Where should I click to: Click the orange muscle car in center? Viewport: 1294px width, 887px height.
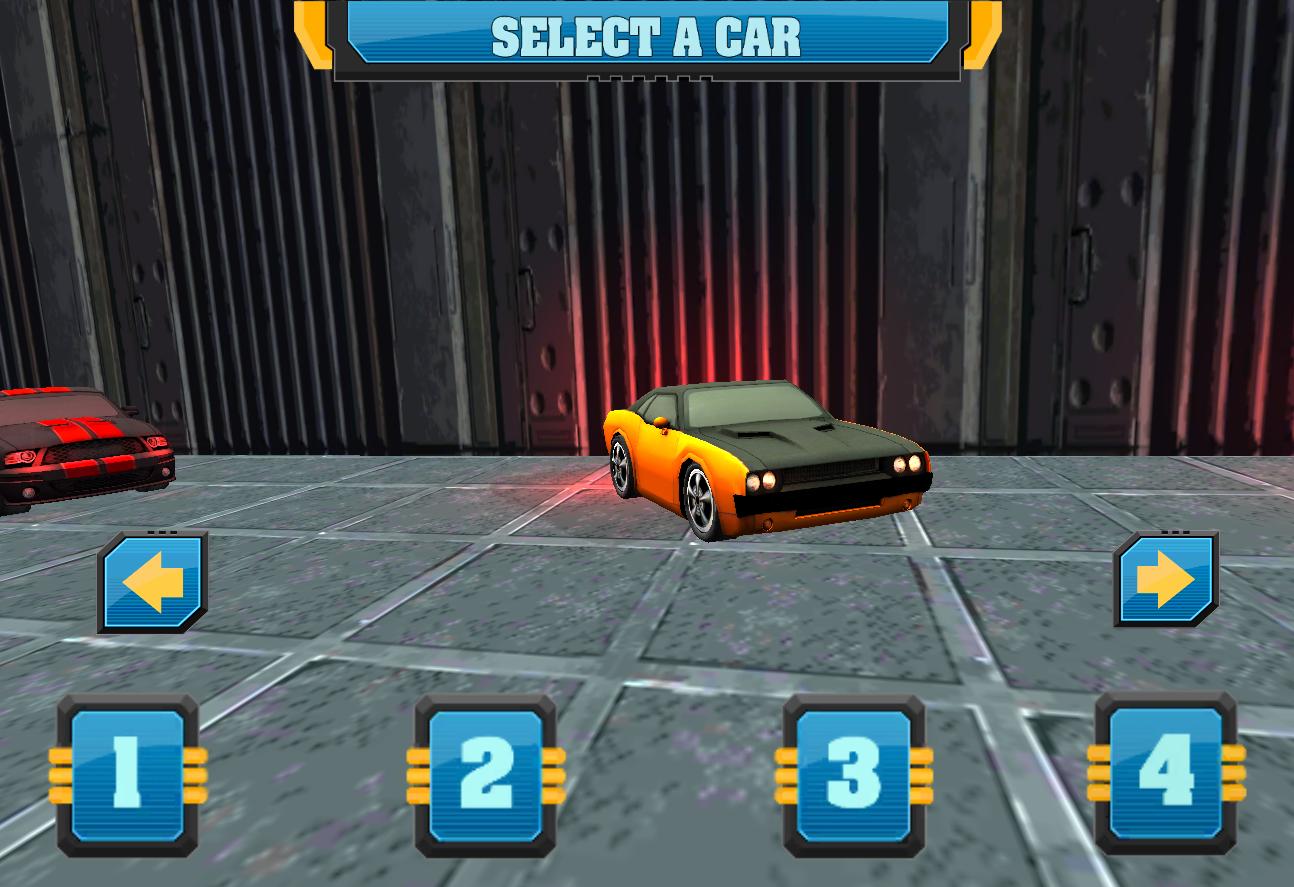[x=770, y=460]
